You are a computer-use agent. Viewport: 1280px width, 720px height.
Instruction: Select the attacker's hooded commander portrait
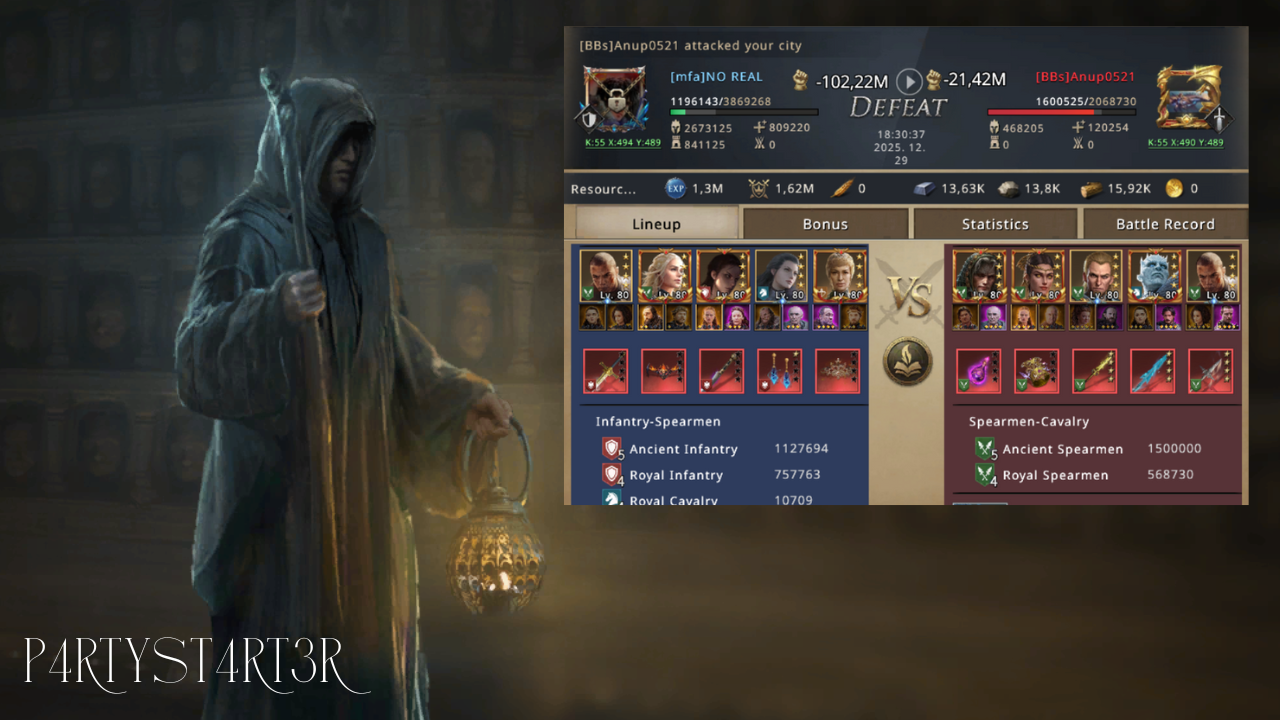pyautogui.click(x=978, y=276)
